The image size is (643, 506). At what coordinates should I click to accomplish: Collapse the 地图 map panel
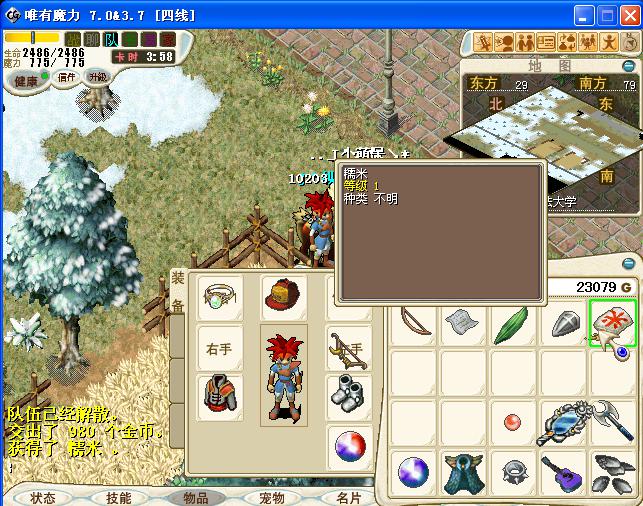[x=628, y=66]
